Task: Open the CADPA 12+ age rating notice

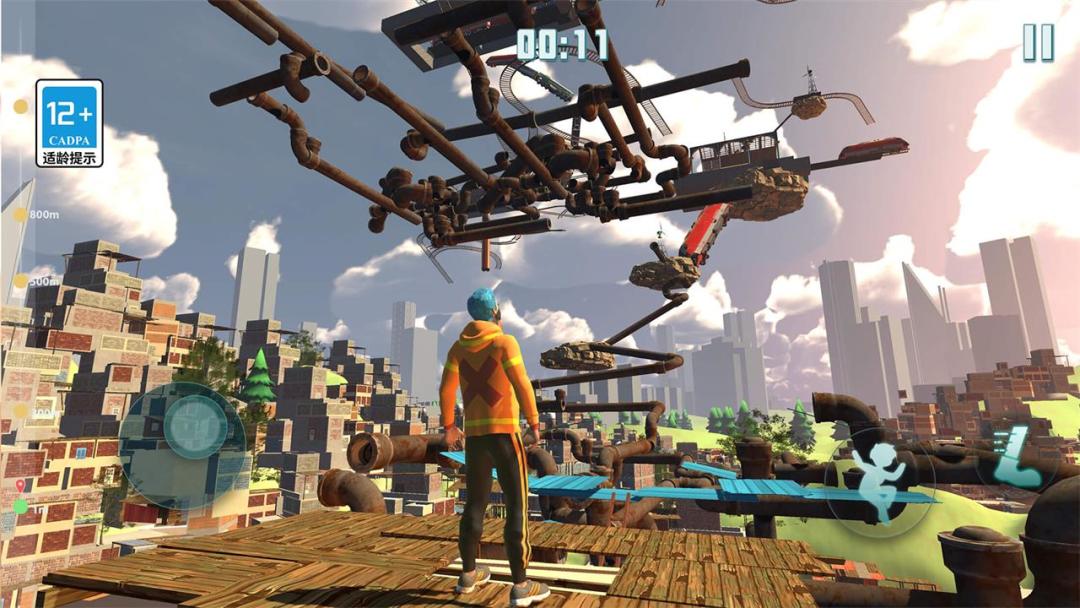Action: pos(69,123)
